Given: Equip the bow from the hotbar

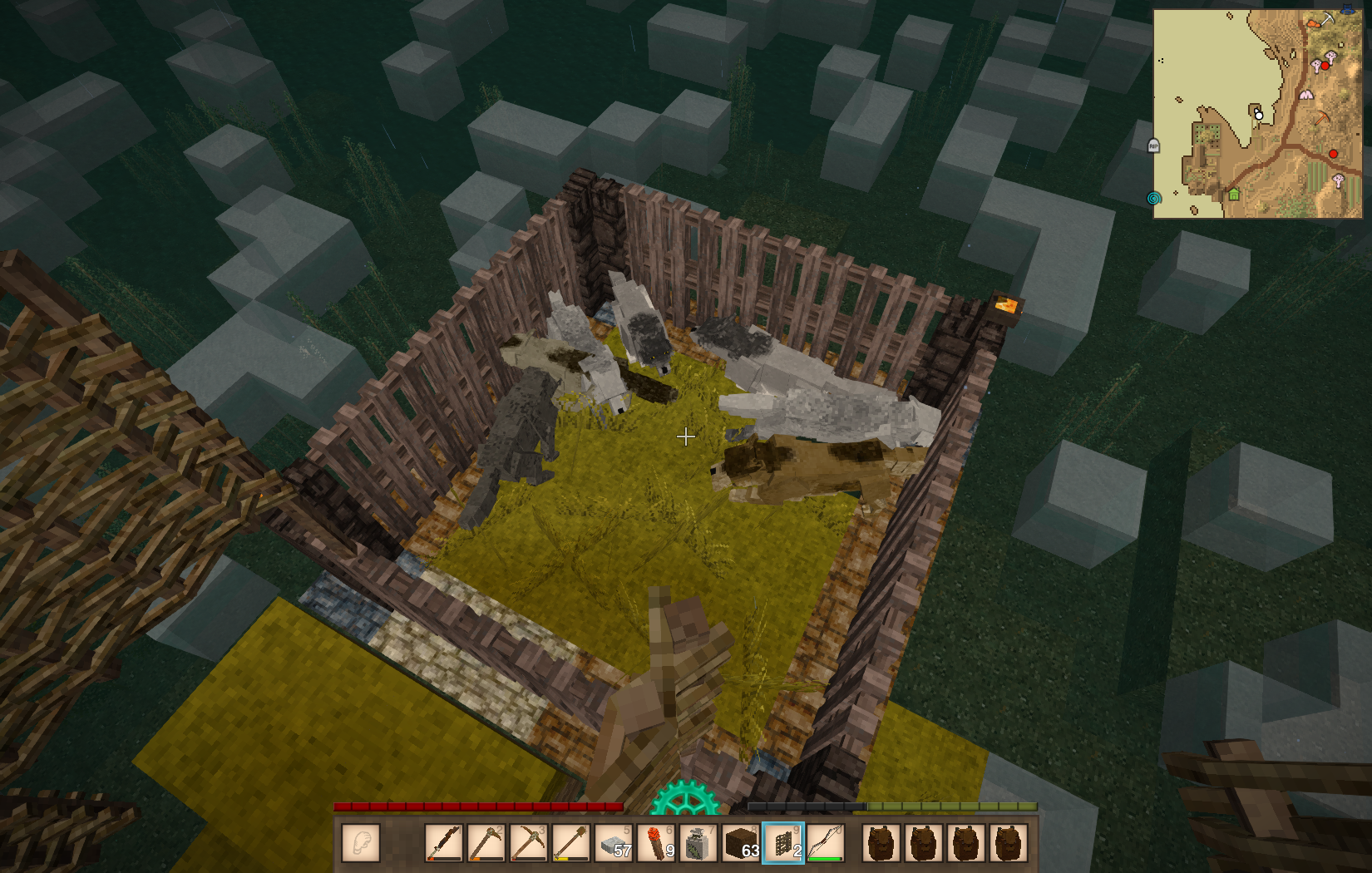Looking at the screenshot, I should pos(826,843).
